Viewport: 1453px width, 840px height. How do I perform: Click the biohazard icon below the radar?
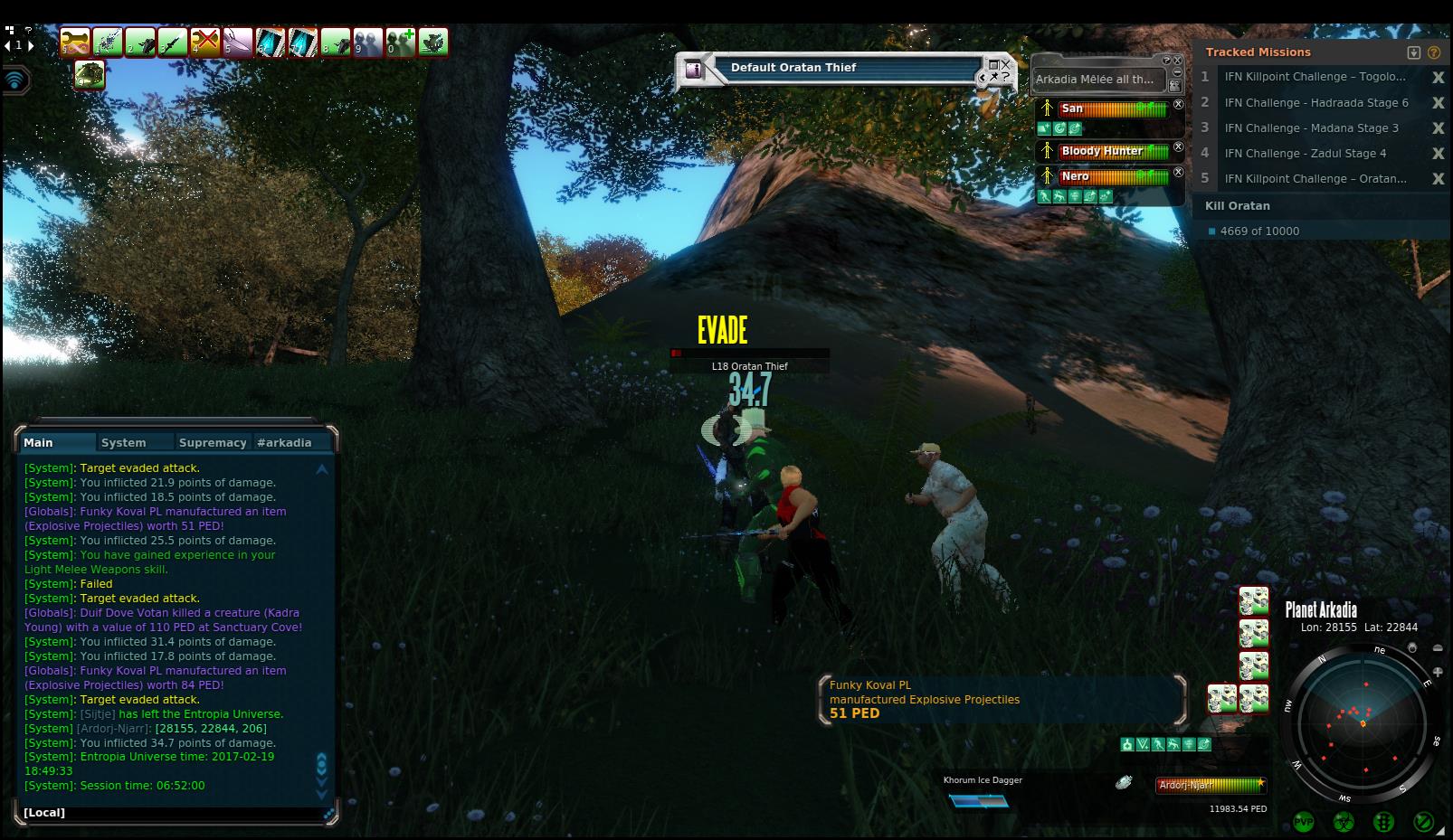click(1344, 822)
